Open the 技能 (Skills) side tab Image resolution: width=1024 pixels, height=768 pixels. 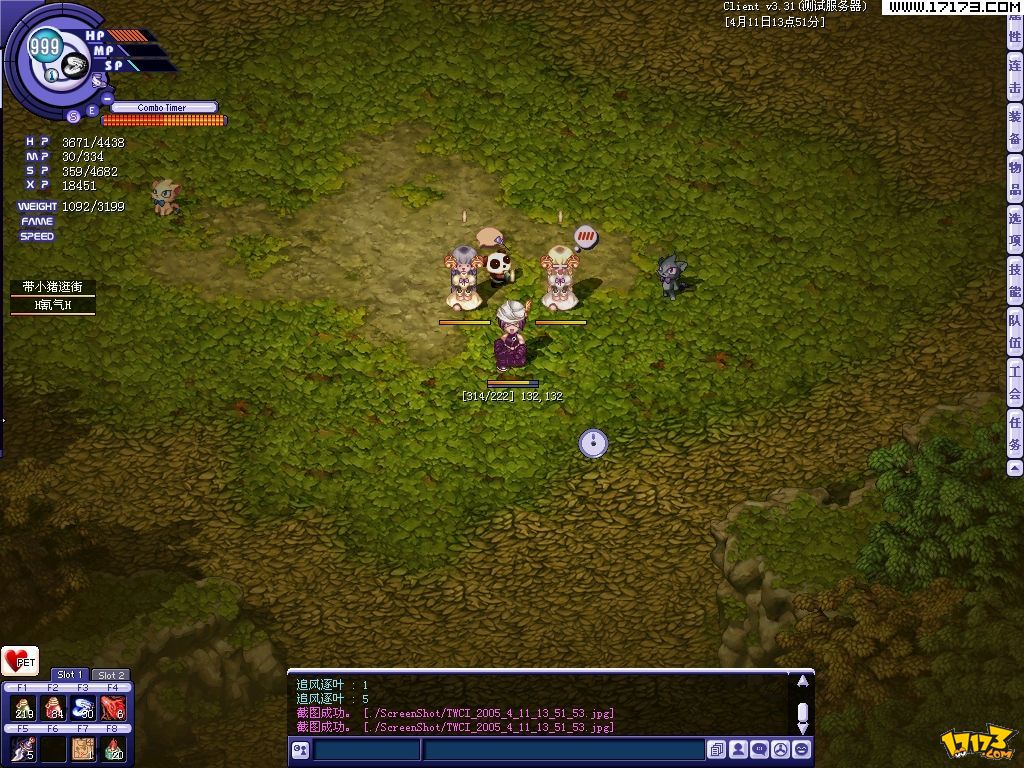click(x=1015, y=281)
